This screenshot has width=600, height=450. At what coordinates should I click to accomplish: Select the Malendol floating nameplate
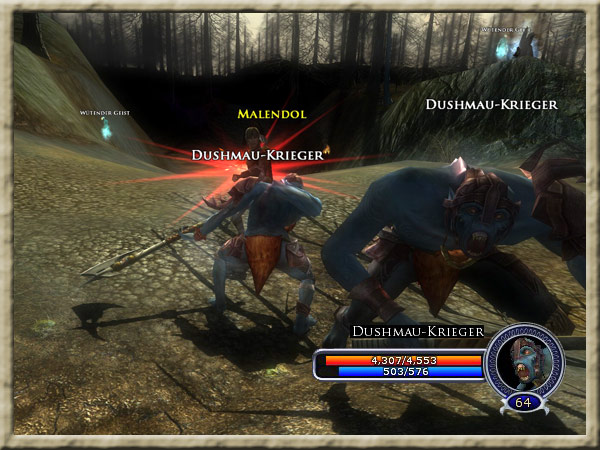point(271,114)
